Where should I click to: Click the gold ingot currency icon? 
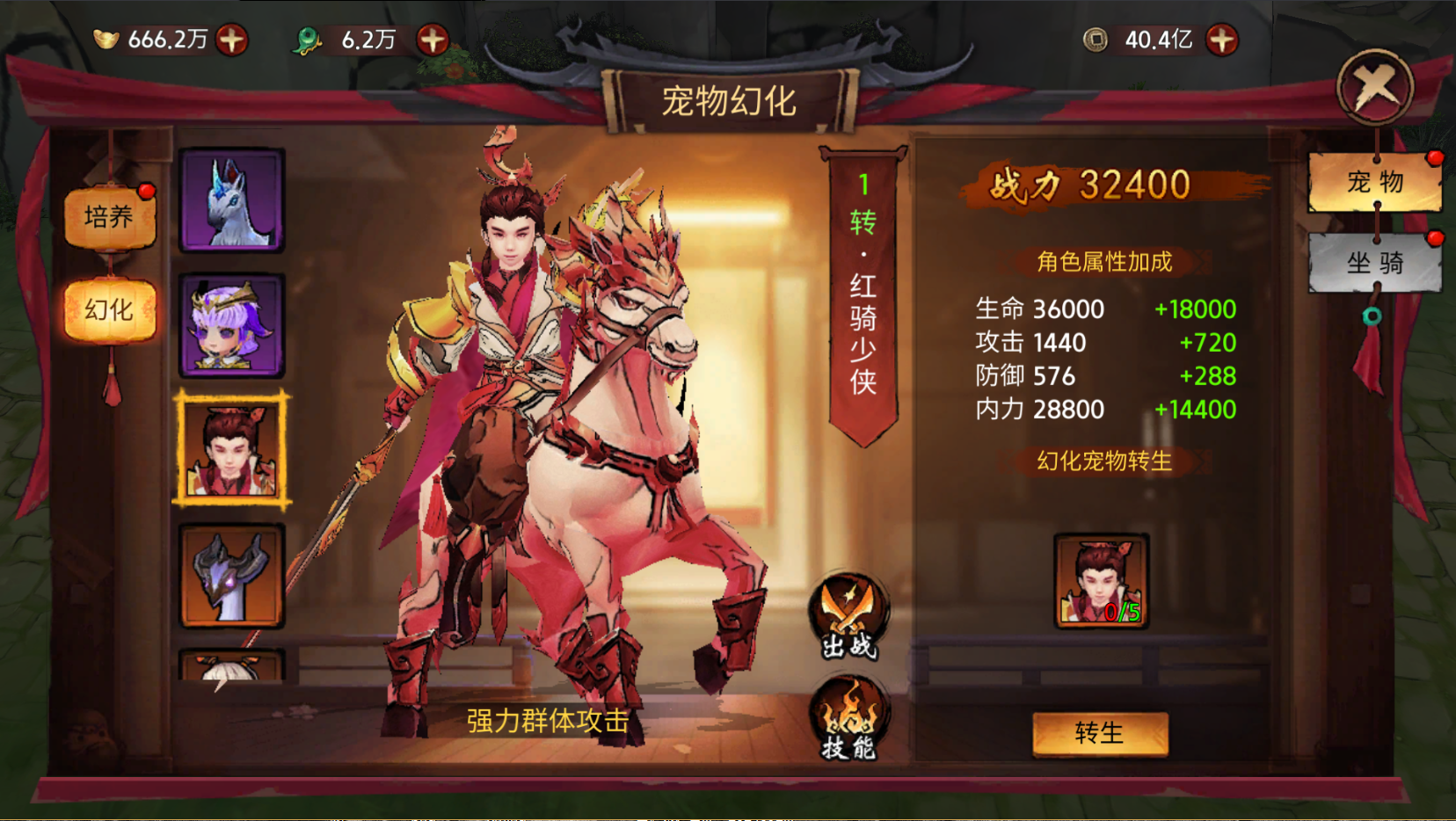point(106,39)
